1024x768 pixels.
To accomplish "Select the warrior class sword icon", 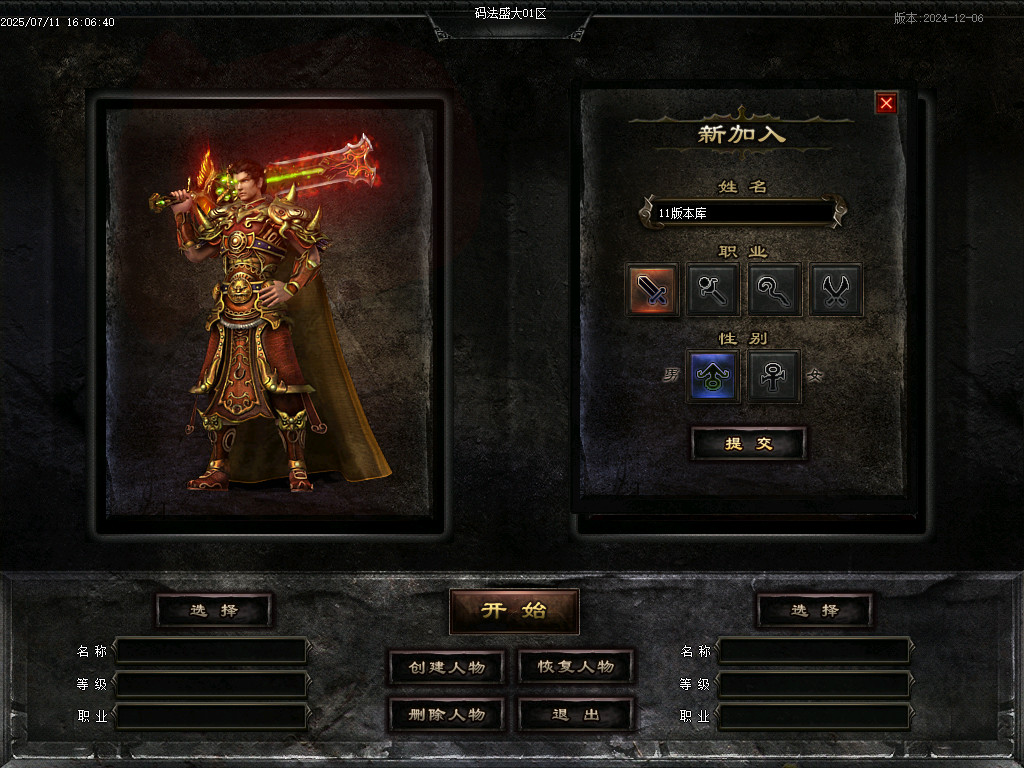I will tap(653, 290).
